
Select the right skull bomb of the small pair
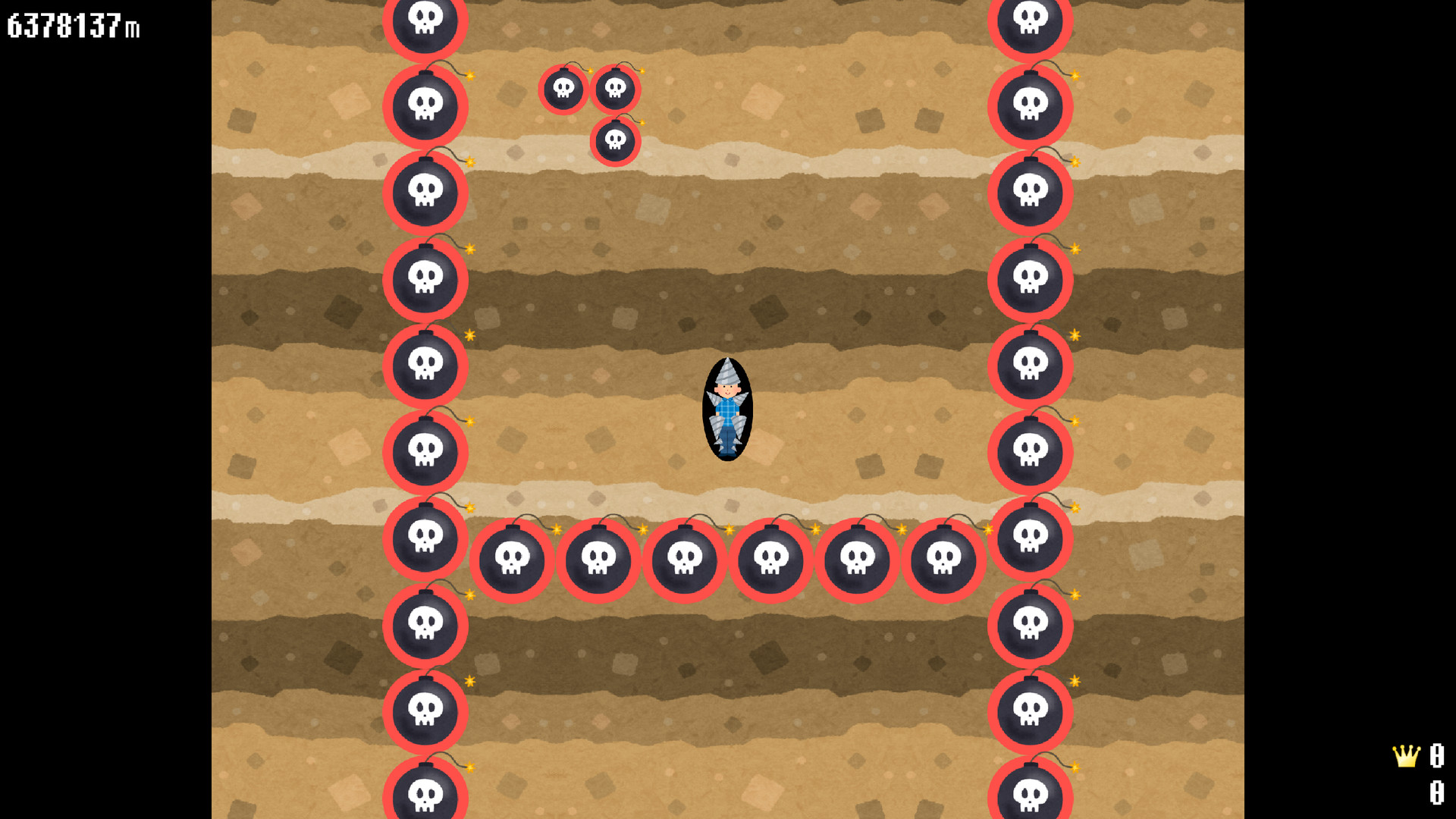[616, 89]
